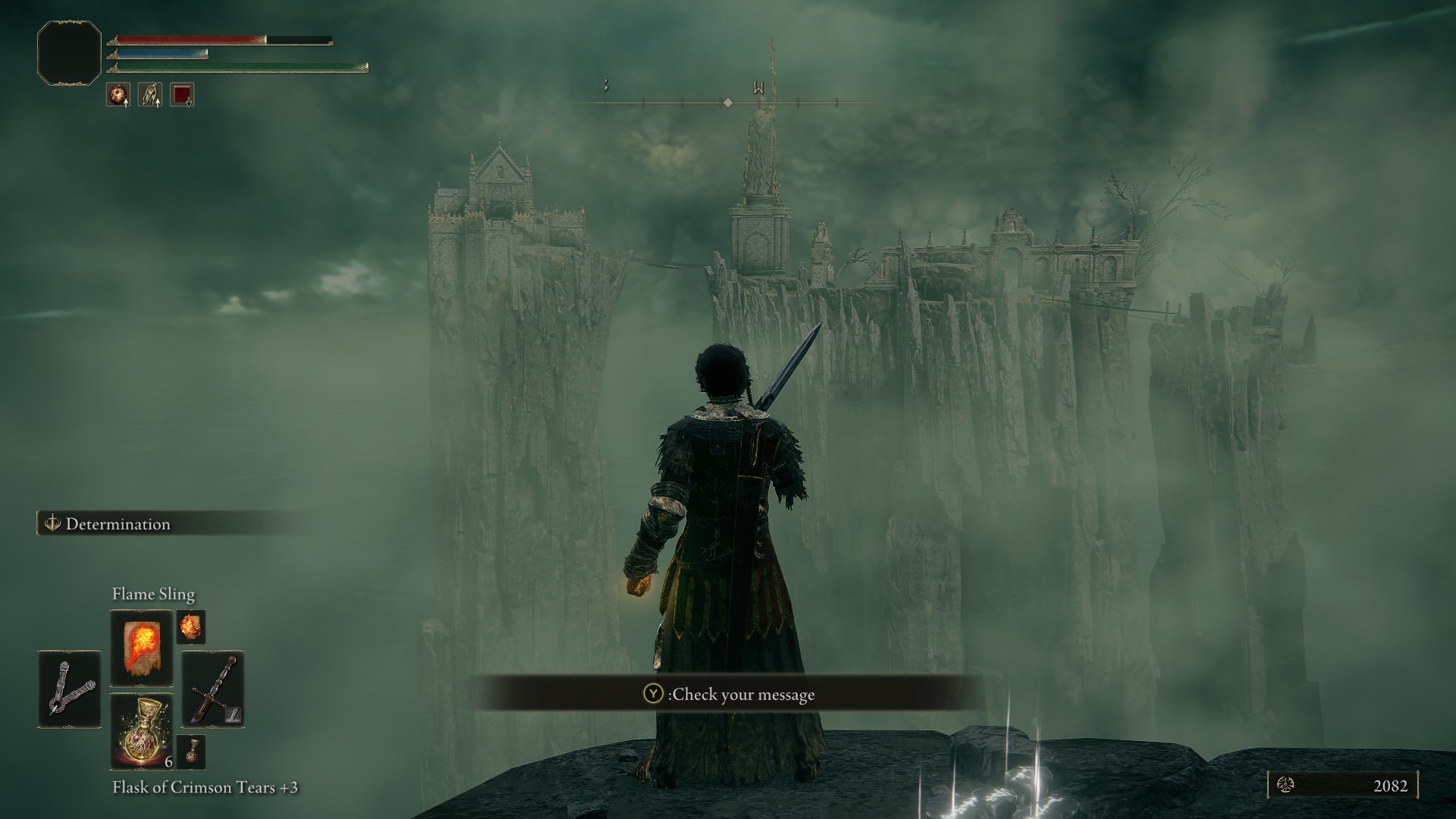Select the Flame Sling spell slot
This screenshot has width=1456, height=819.
(x=142, y=647)
